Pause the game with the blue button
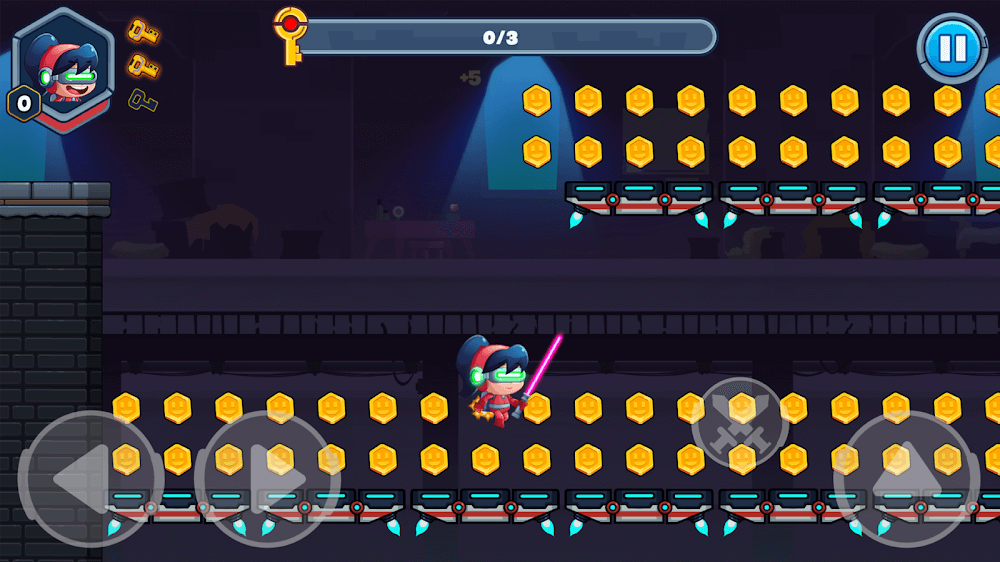This screenshot has width=1000, height=562. point(951,48)
